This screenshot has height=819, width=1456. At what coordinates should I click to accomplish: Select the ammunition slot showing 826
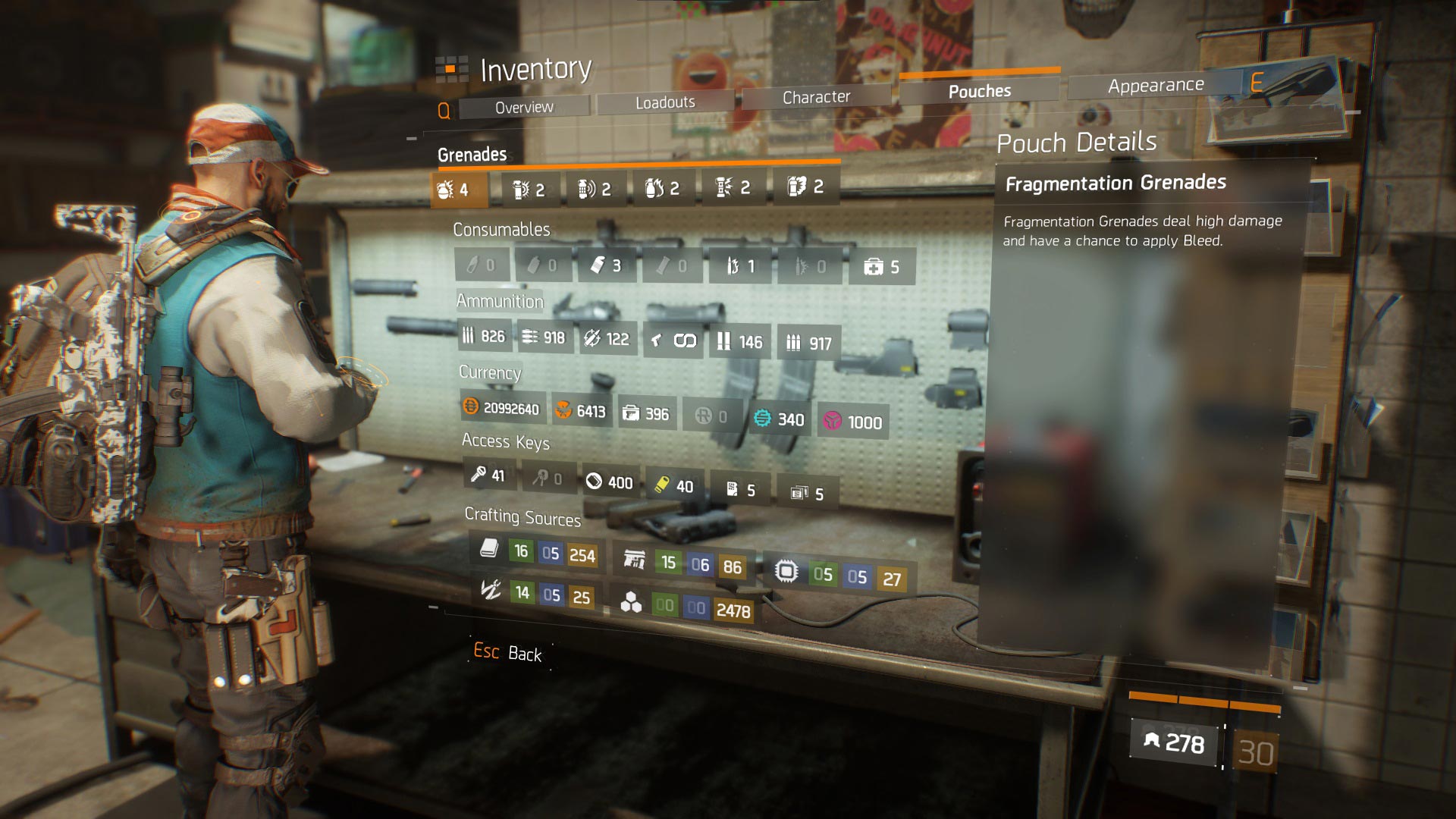484,336
